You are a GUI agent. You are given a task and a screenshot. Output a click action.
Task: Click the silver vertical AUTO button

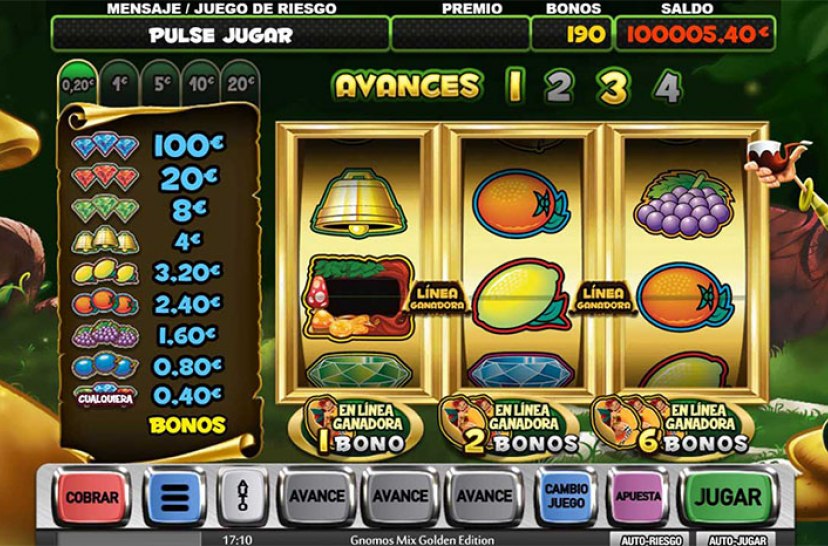click(x=241, y=496)
